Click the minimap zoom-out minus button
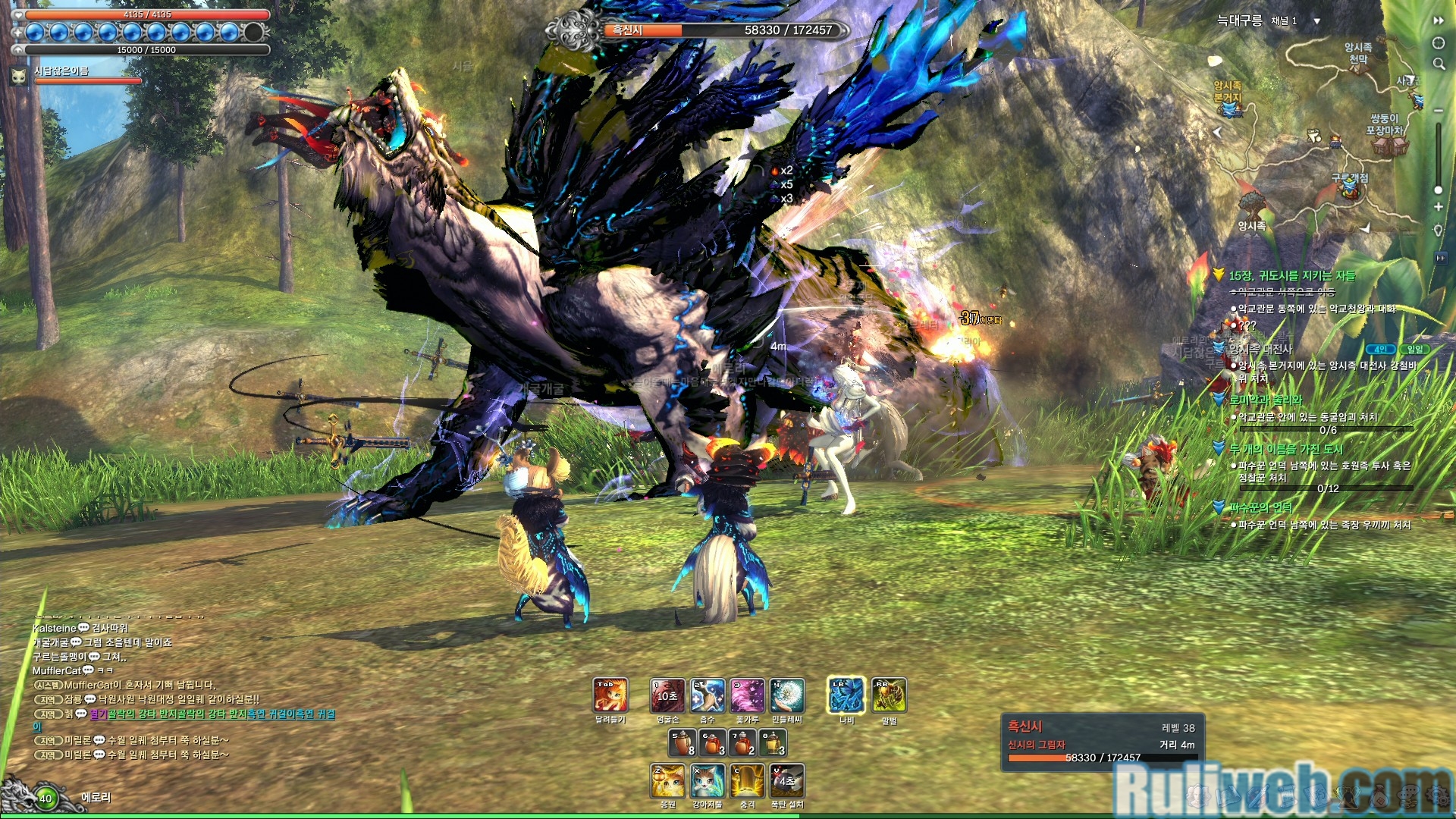Image resolution: width=1456 pixels, height=819 pixels. click(1438, 111)
